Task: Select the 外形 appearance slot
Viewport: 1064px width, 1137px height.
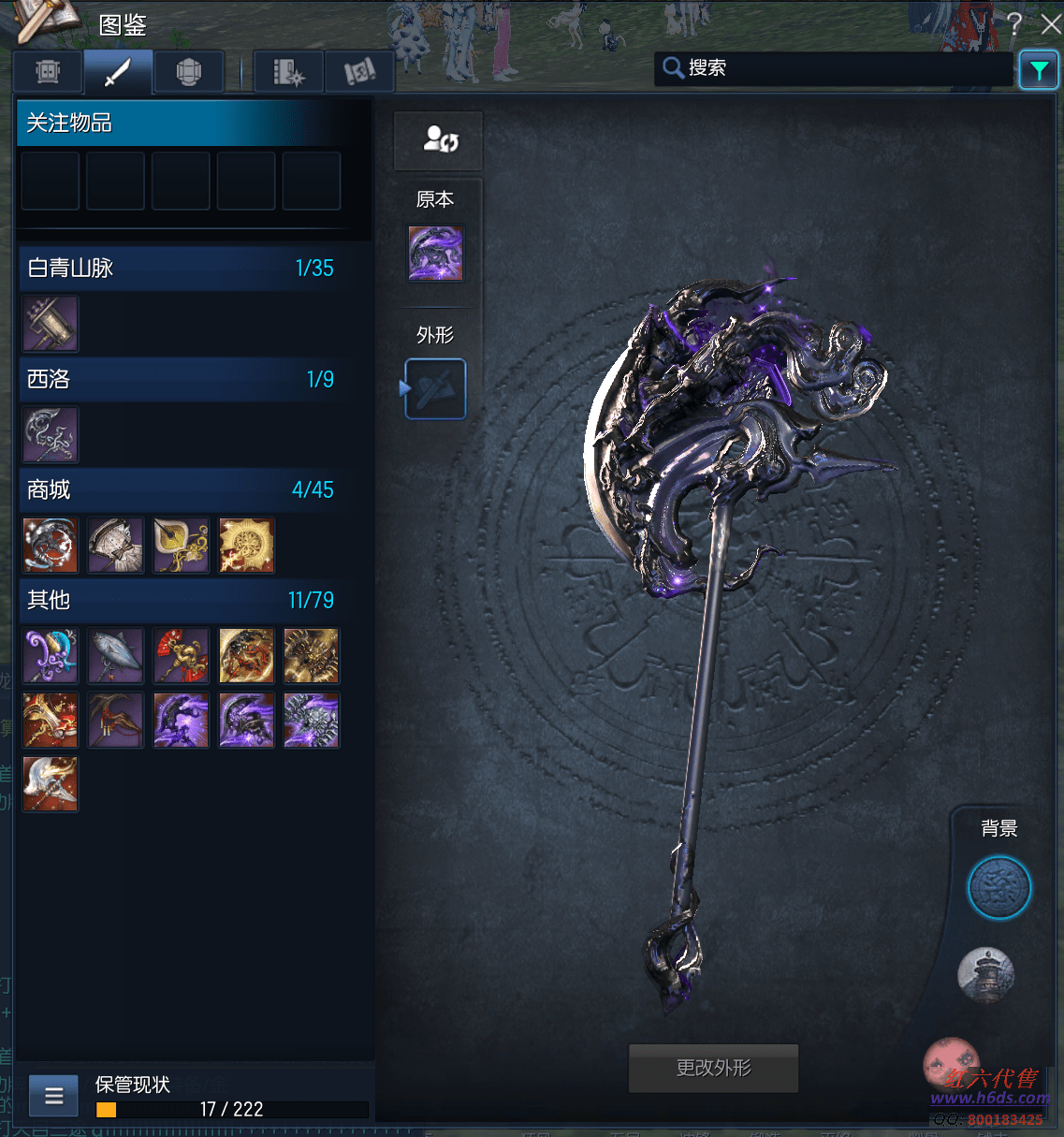Action: point(435,388)
